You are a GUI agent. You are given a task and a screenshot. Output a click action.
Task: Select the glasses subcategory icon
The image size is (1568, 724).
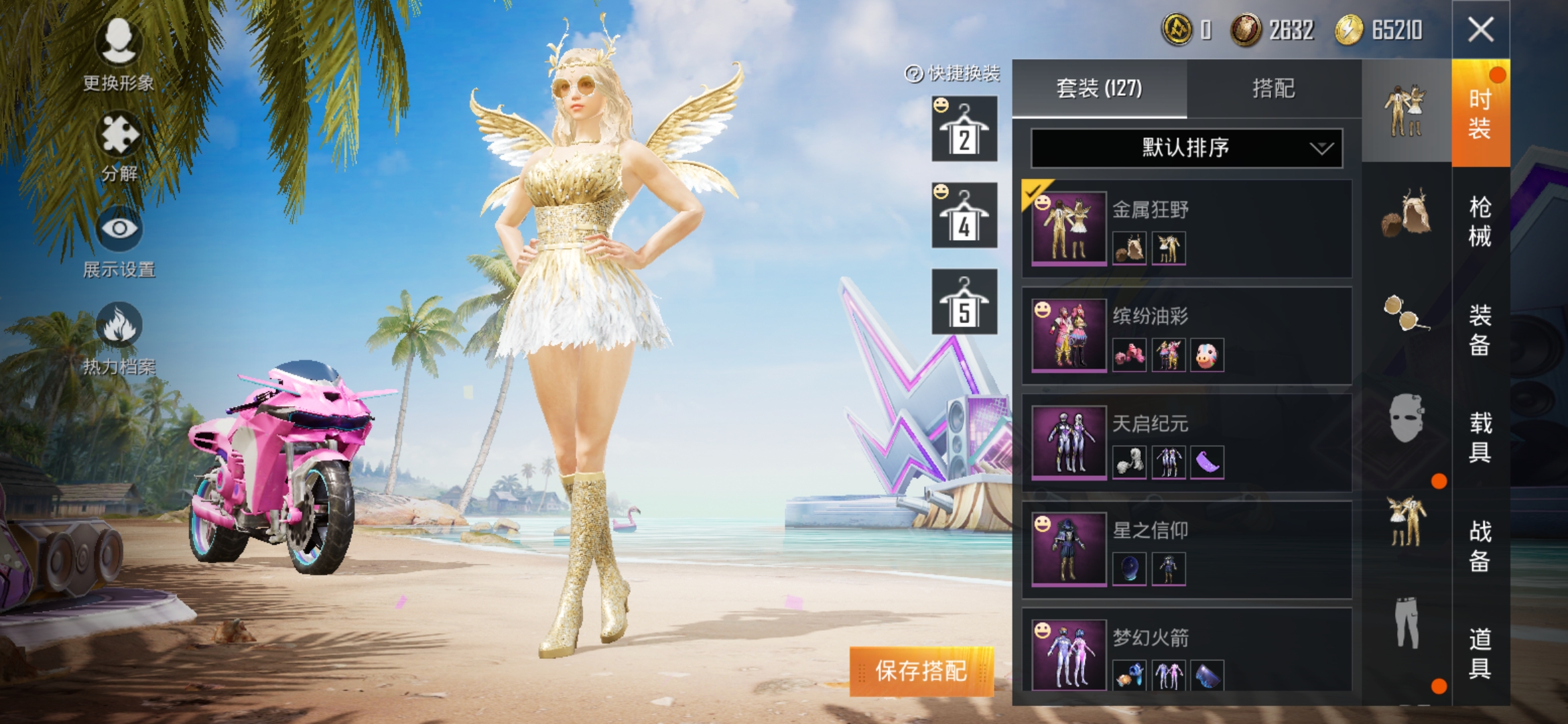(1406, 313)
